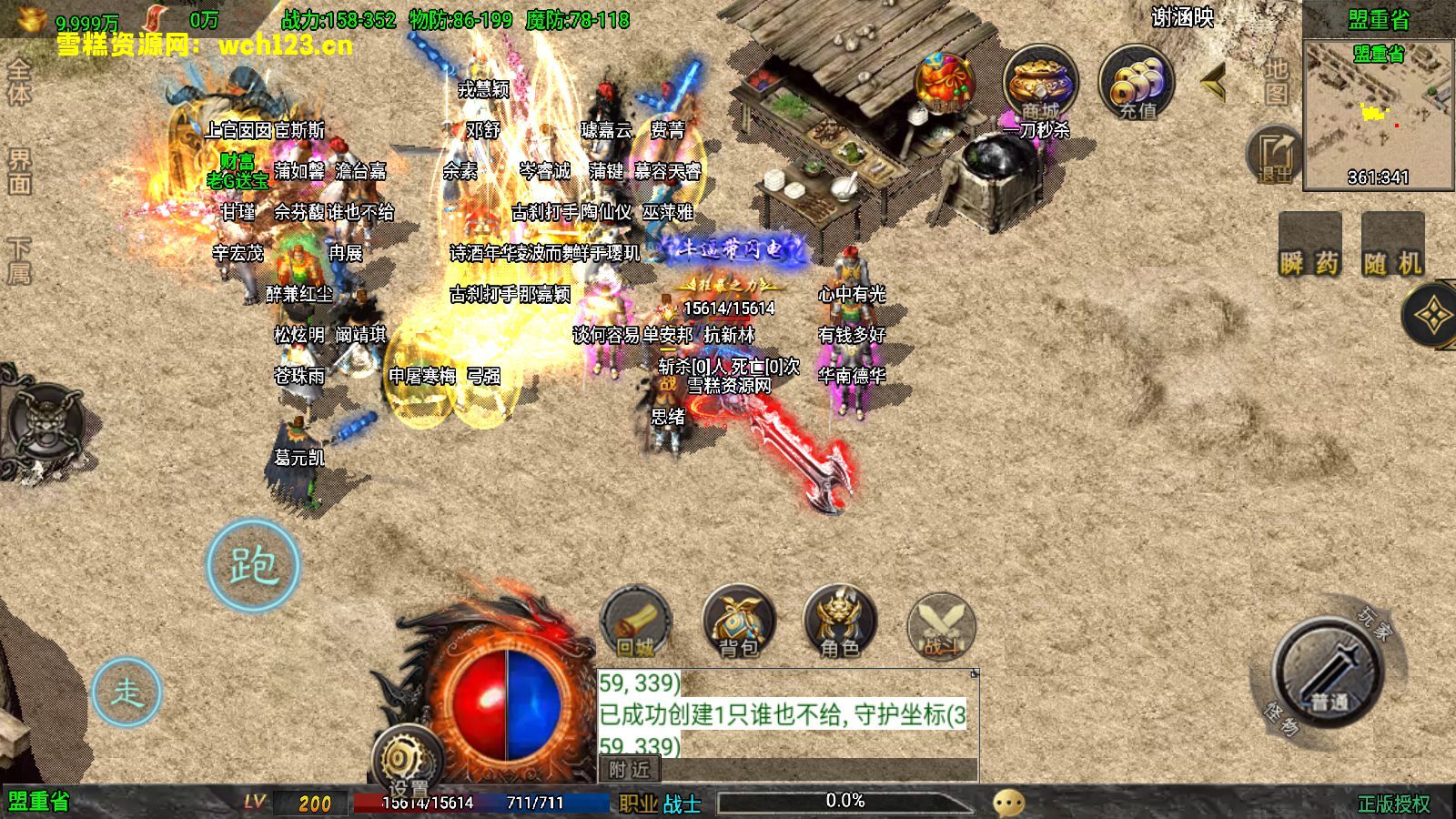The width and height of the screenshot is (1456, 819).
Task: Open the red gift bag event icon
Action: 945,84
